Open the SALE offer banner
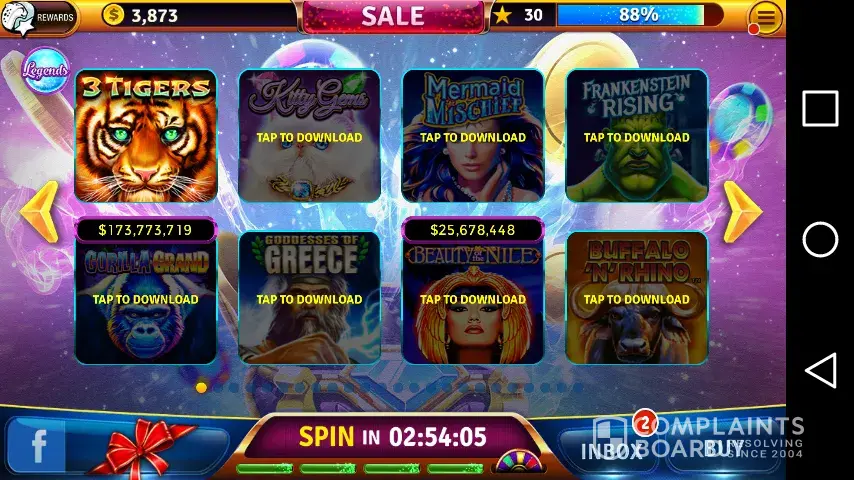854x480 pixels. point(393,16)
